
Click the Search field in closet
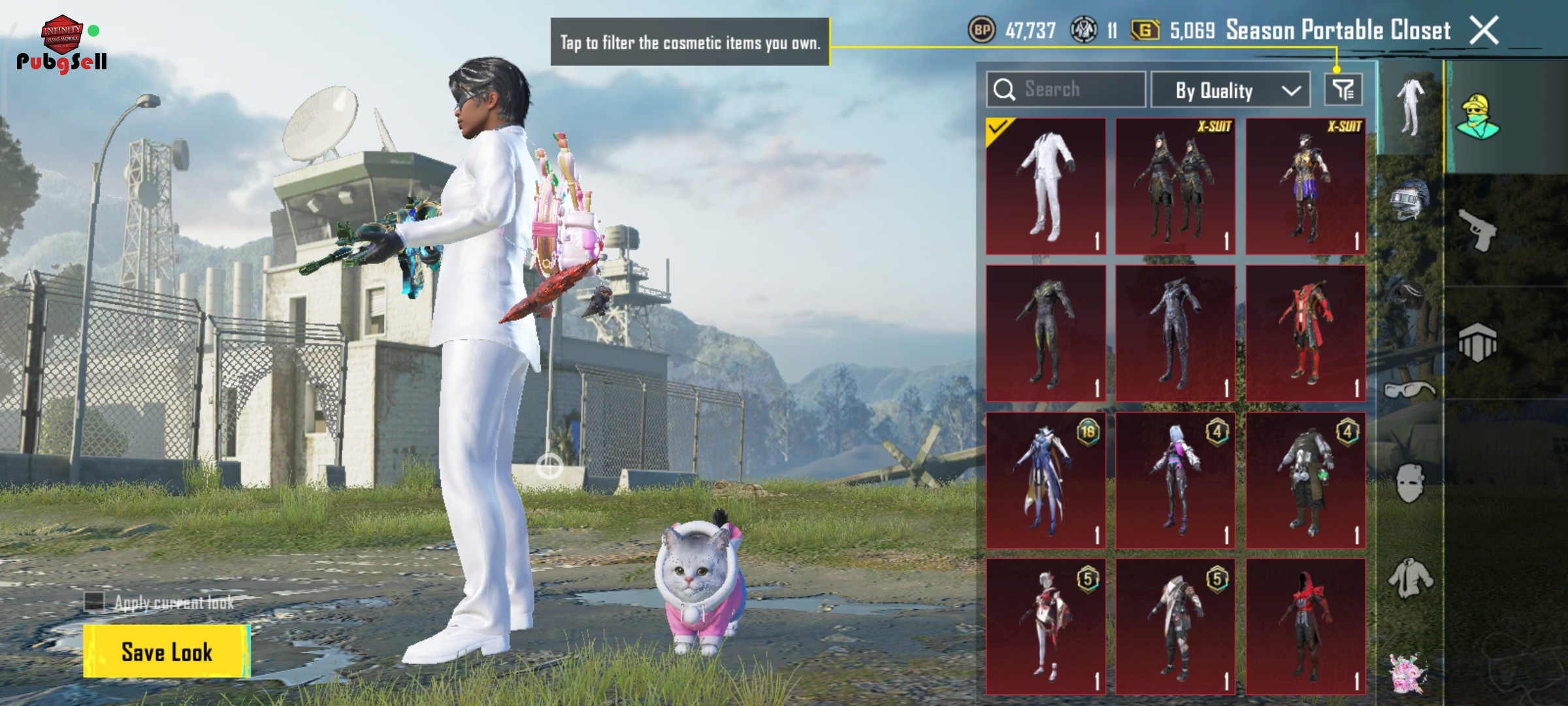(1066, 90)
